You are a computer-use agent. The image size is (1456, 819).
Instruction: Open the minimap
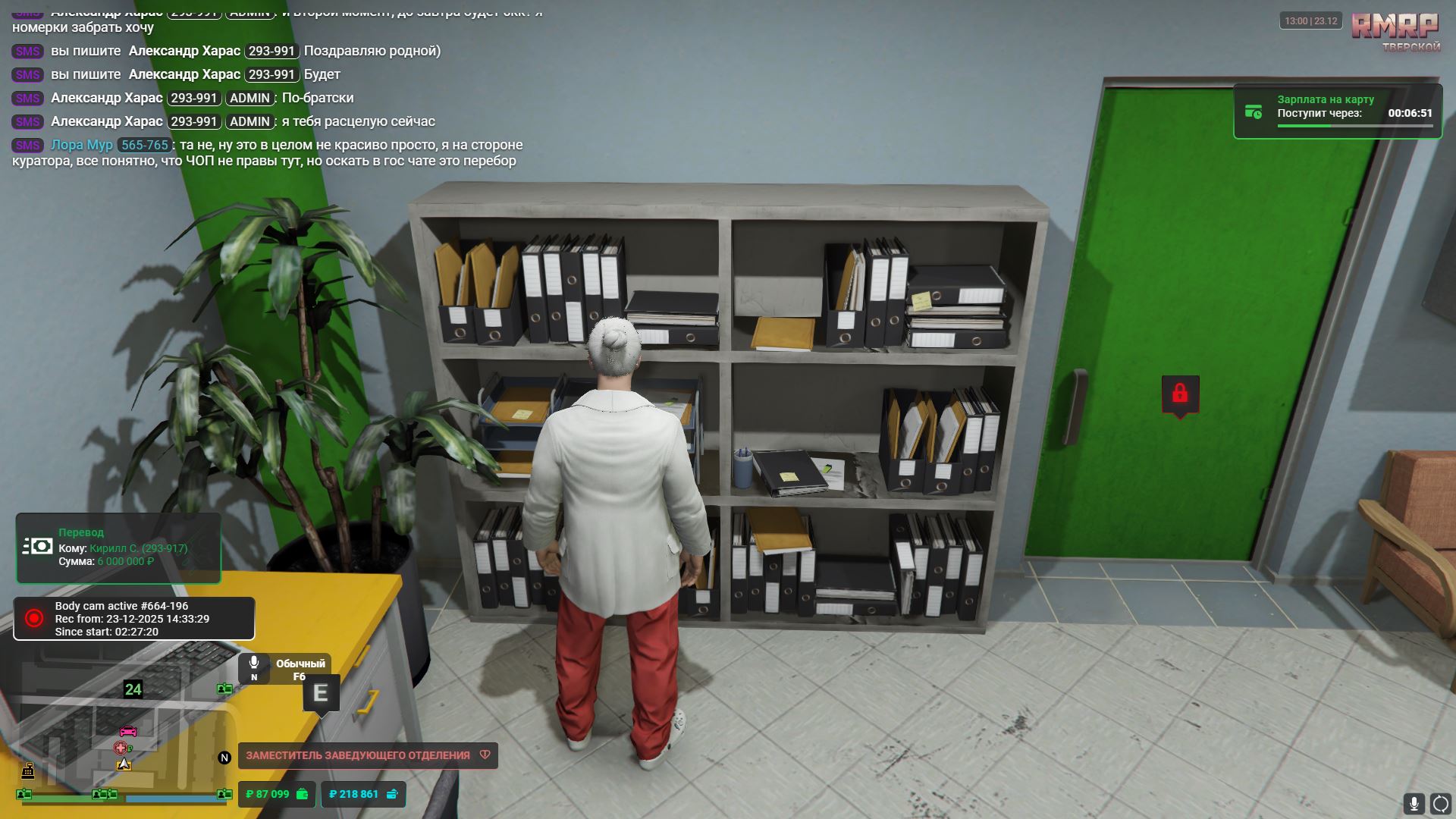121,739
